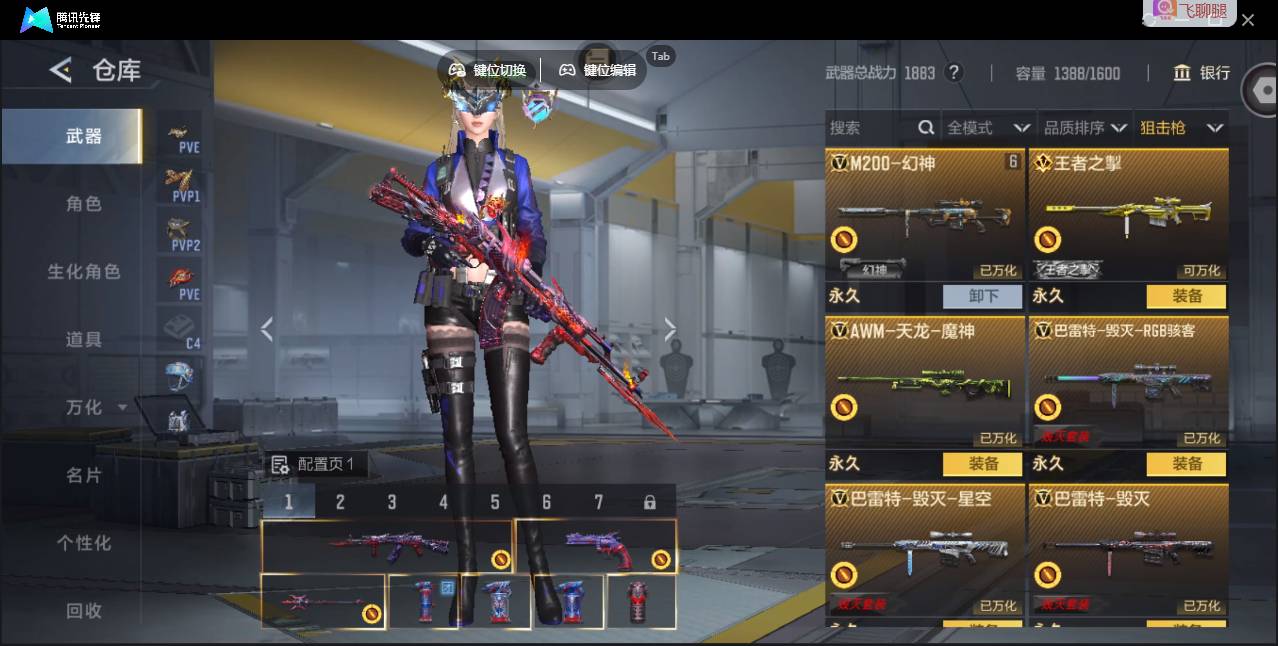Image resolution: width=1278 pixels, height=646 pixels.
Task: Click the 键位切换 button
Action: 488,70
